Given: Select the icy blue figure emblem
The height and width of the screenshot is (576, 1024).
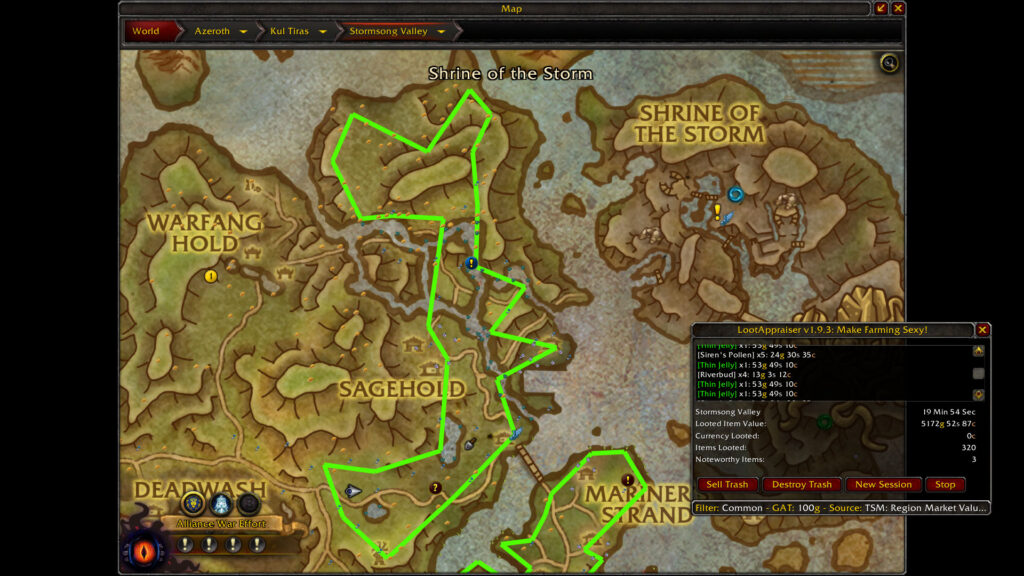Looking at the screenshot, I should pyautogui.click(x=221, y=503).
